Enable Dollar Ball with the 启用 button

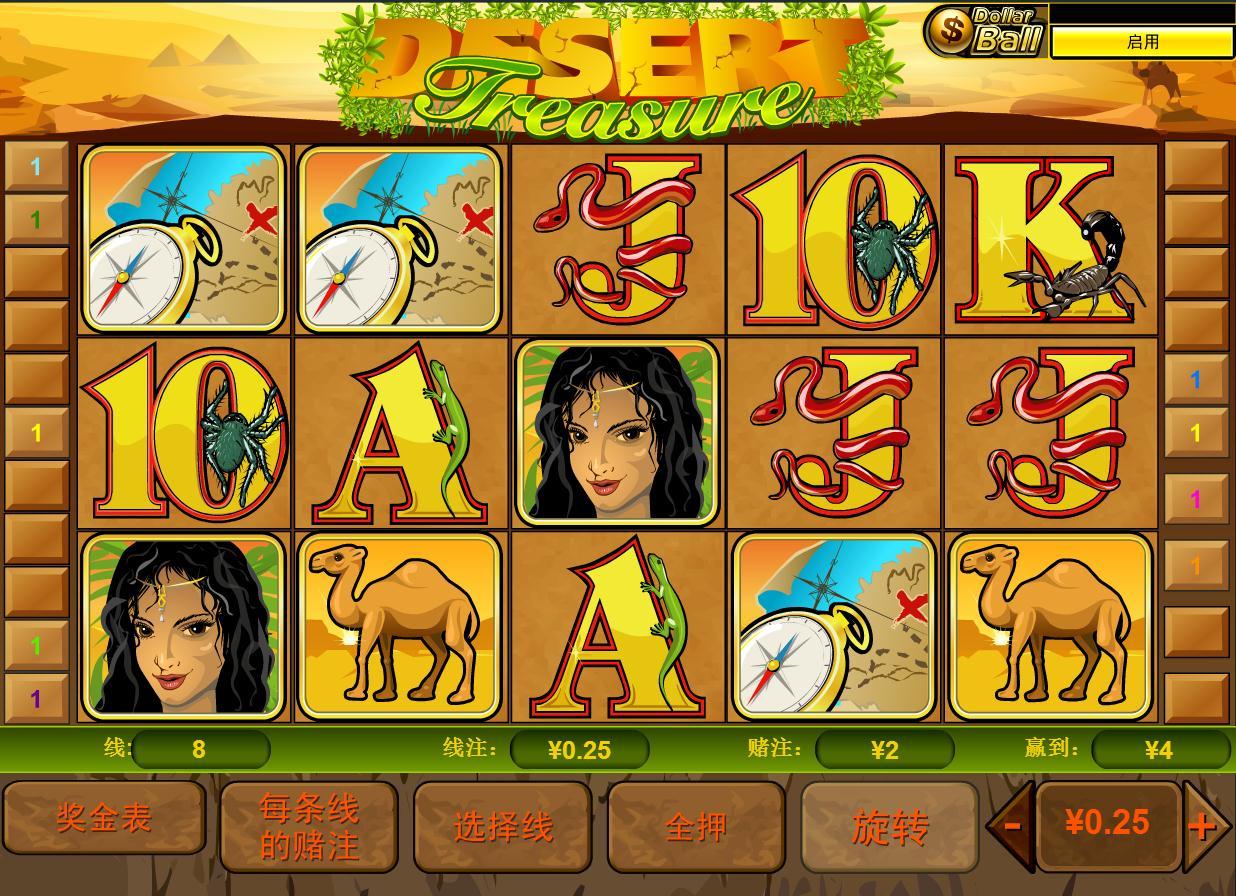1142,42
